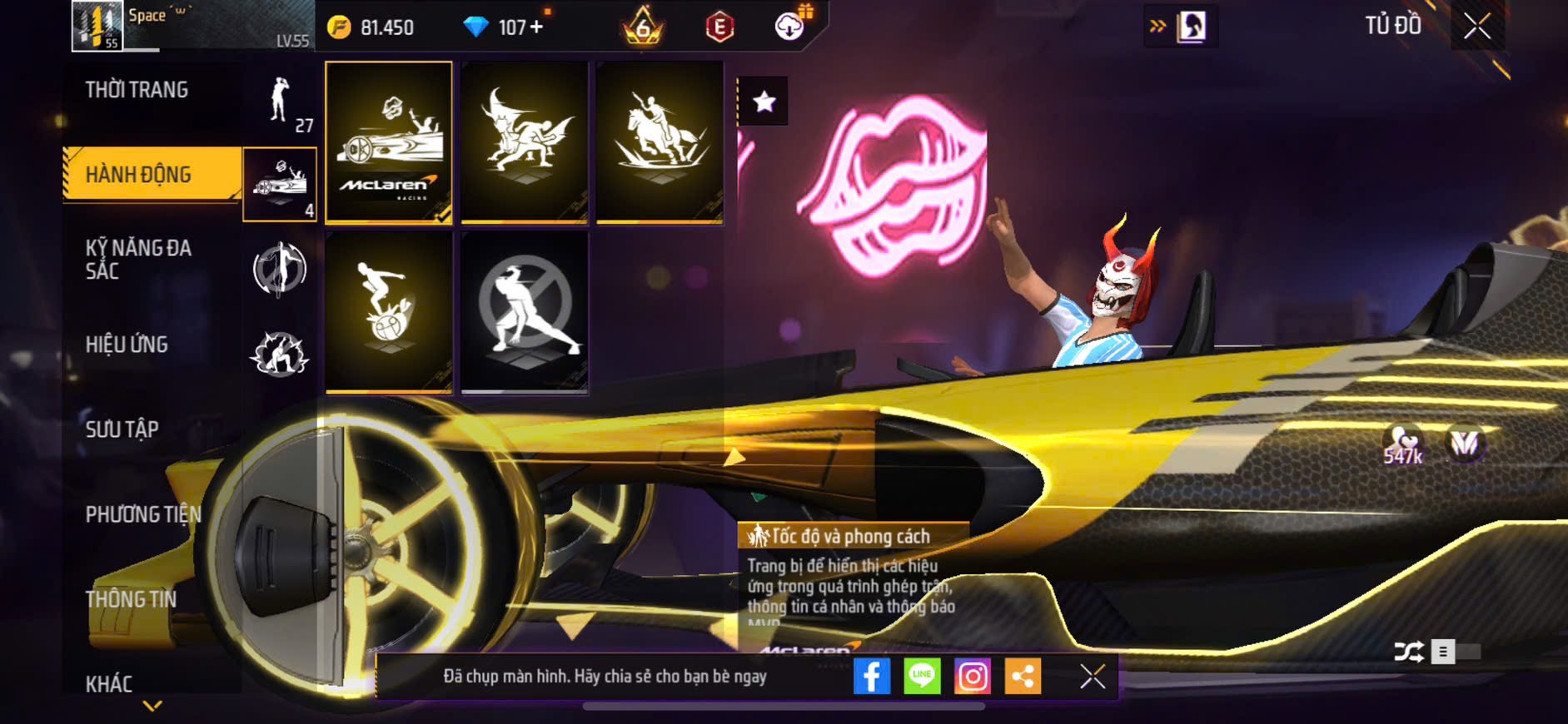Switch to the SƯU TẬP category
Image resolution: width=1568 pixels, height=724 pixels.
(122, 429)
